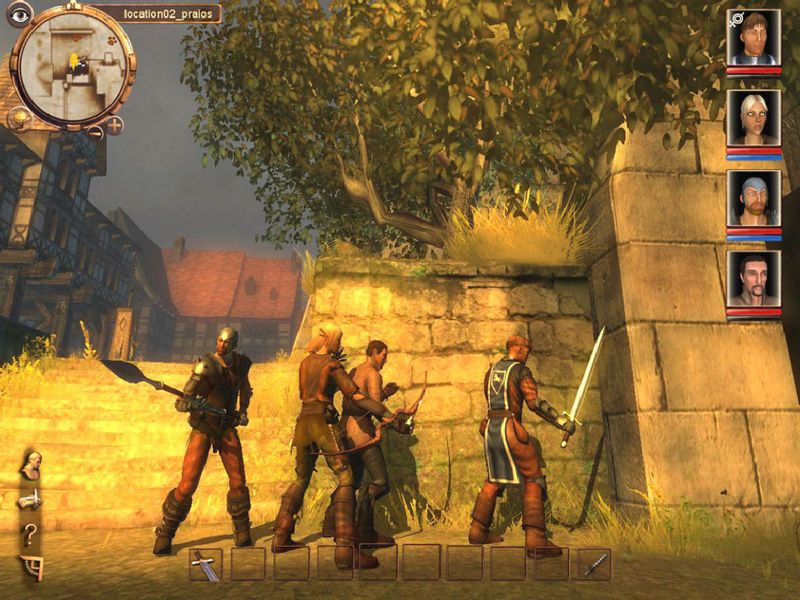Choose the blue-bandana bearded party member portrait
This screenshot has height=600, width=800.
pos(753,198)
